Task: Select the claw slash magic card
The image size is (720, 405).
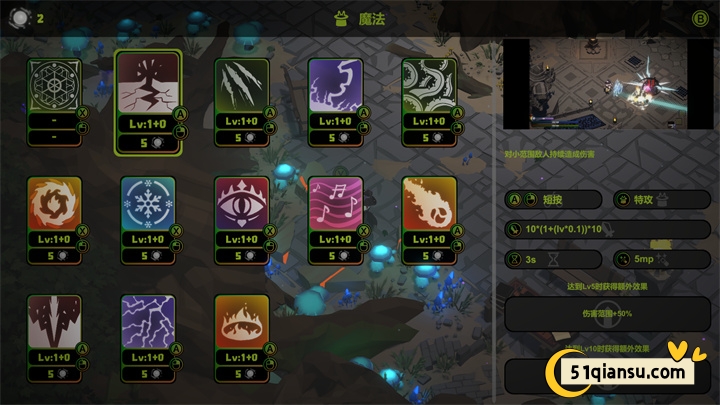Action: 242,85
